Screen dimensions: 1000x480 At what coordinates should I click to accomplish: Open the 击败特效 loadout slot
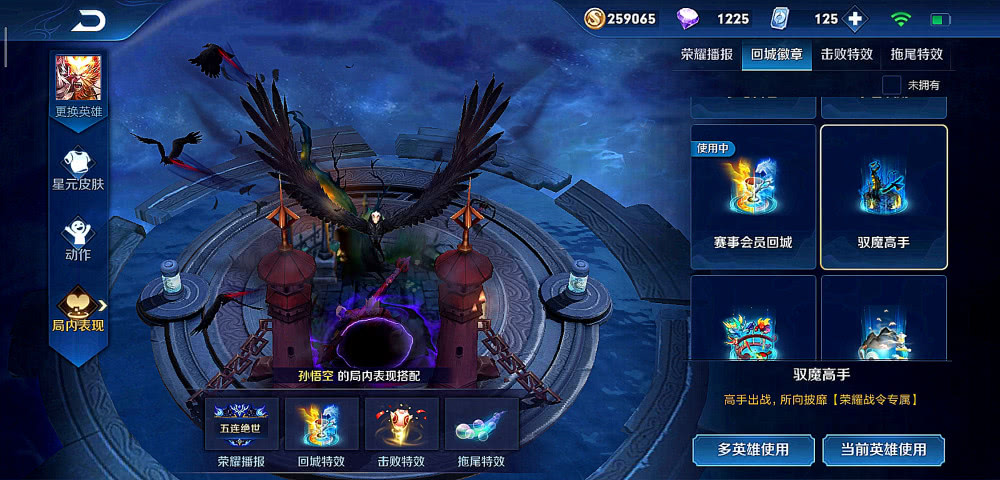pyautogui.click(x=401, y=425)
